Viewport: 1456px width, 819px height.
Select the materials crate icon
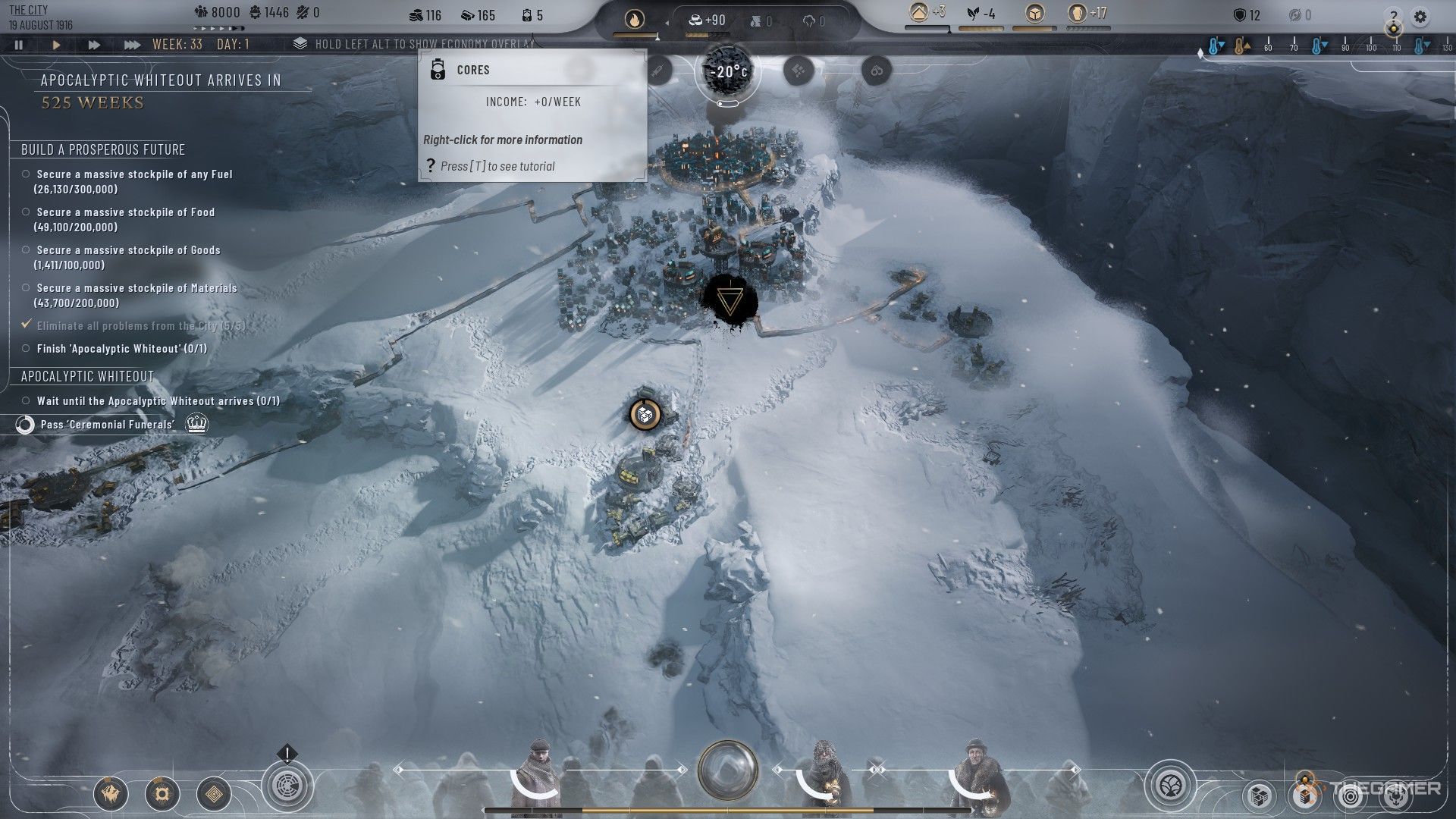click(1034, 13)
